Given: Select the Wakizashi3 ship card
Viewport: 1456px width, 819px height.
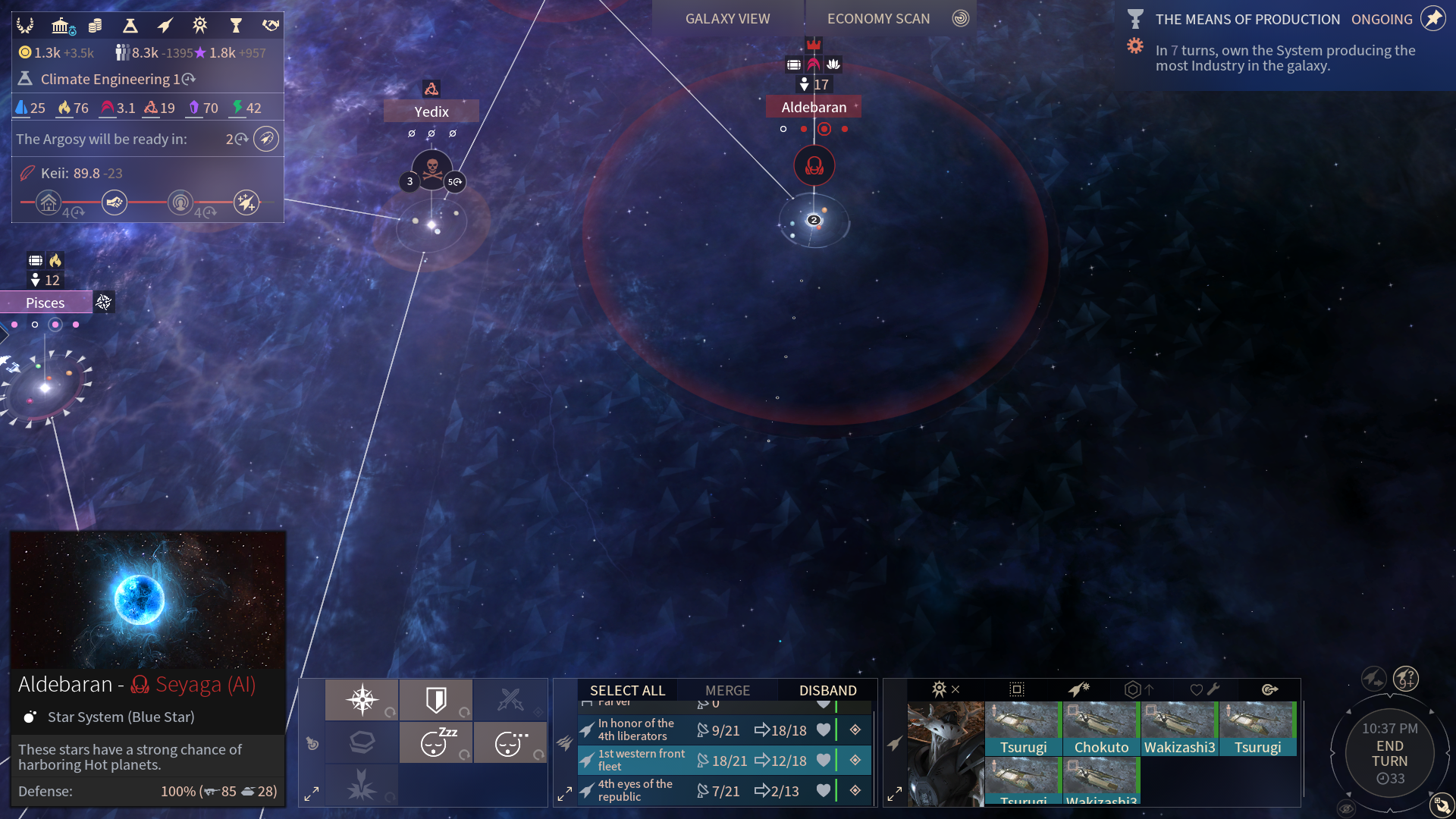Looking at the screenshot, I should tap(1179, 730).
